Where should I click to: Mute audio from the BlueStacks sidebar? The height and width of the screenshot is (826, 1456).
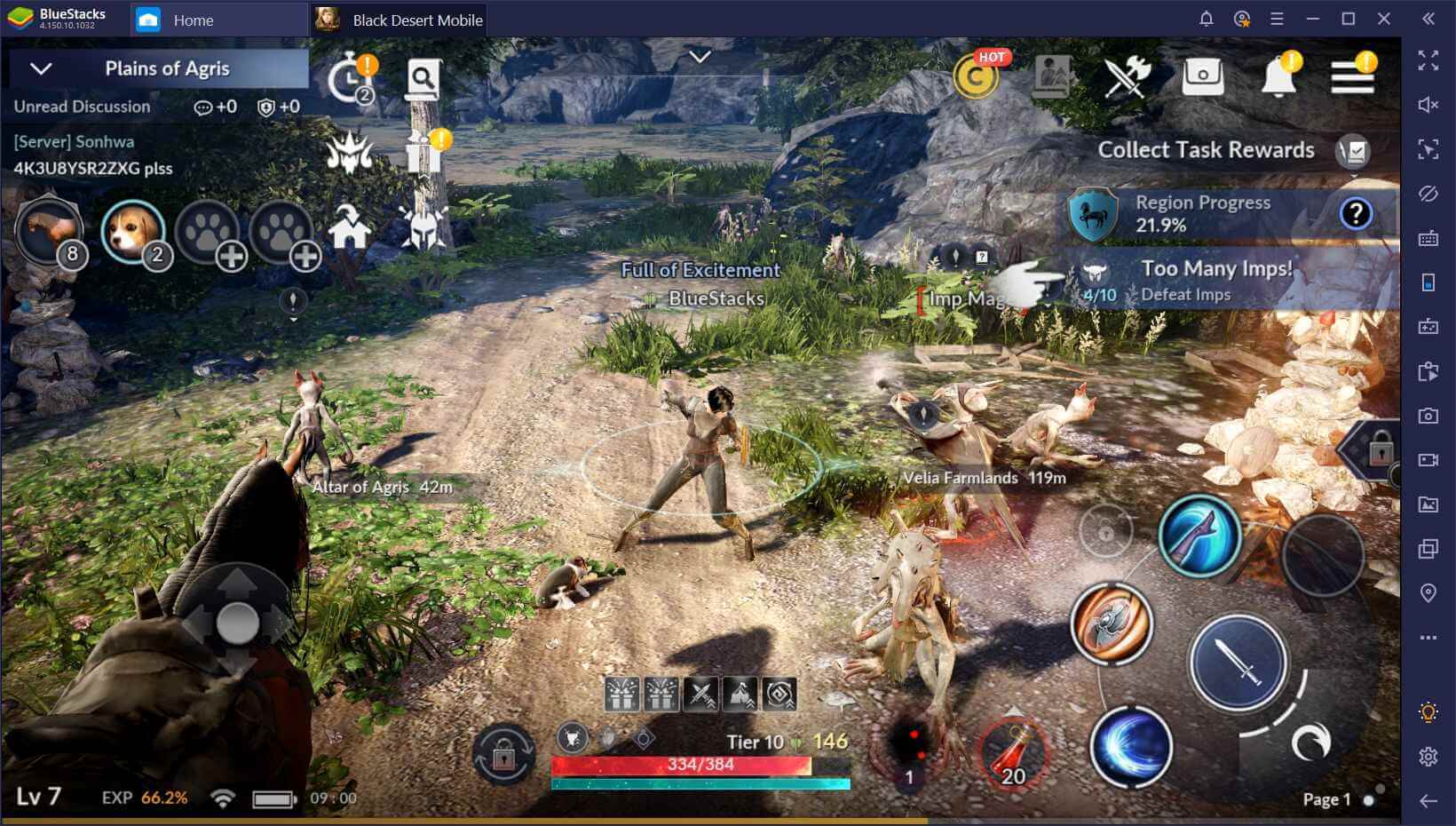click(1427, 104)
